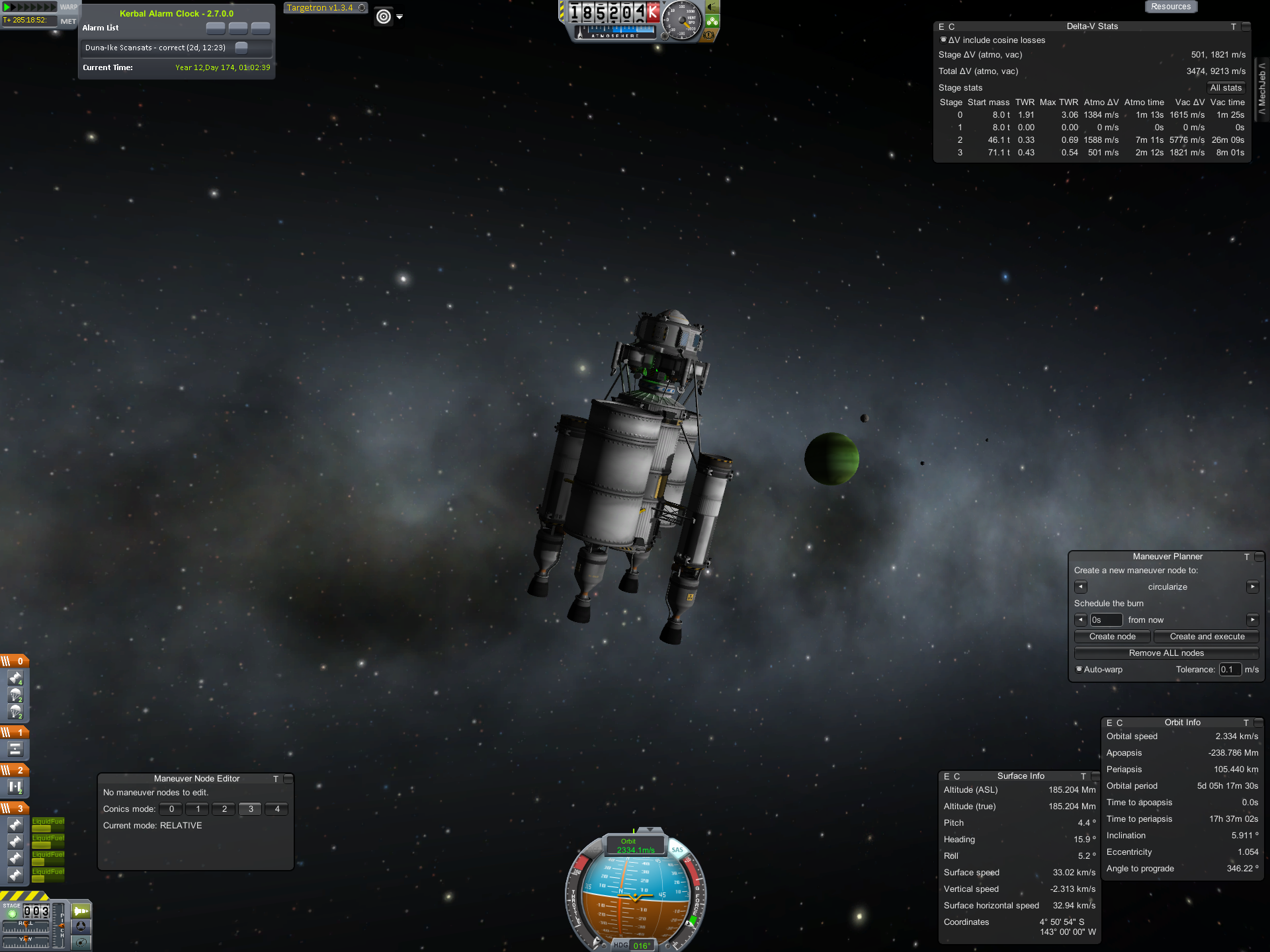Toggle ΔV include cosine losses
The image size is (1270, 952).
(943, 40)
